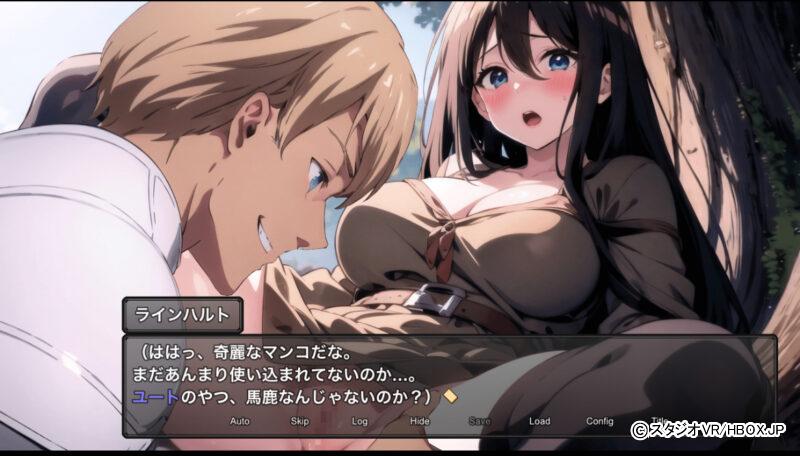Open the message Log
This screenshot has width=800, height=456.
click(x=360, y=421)
